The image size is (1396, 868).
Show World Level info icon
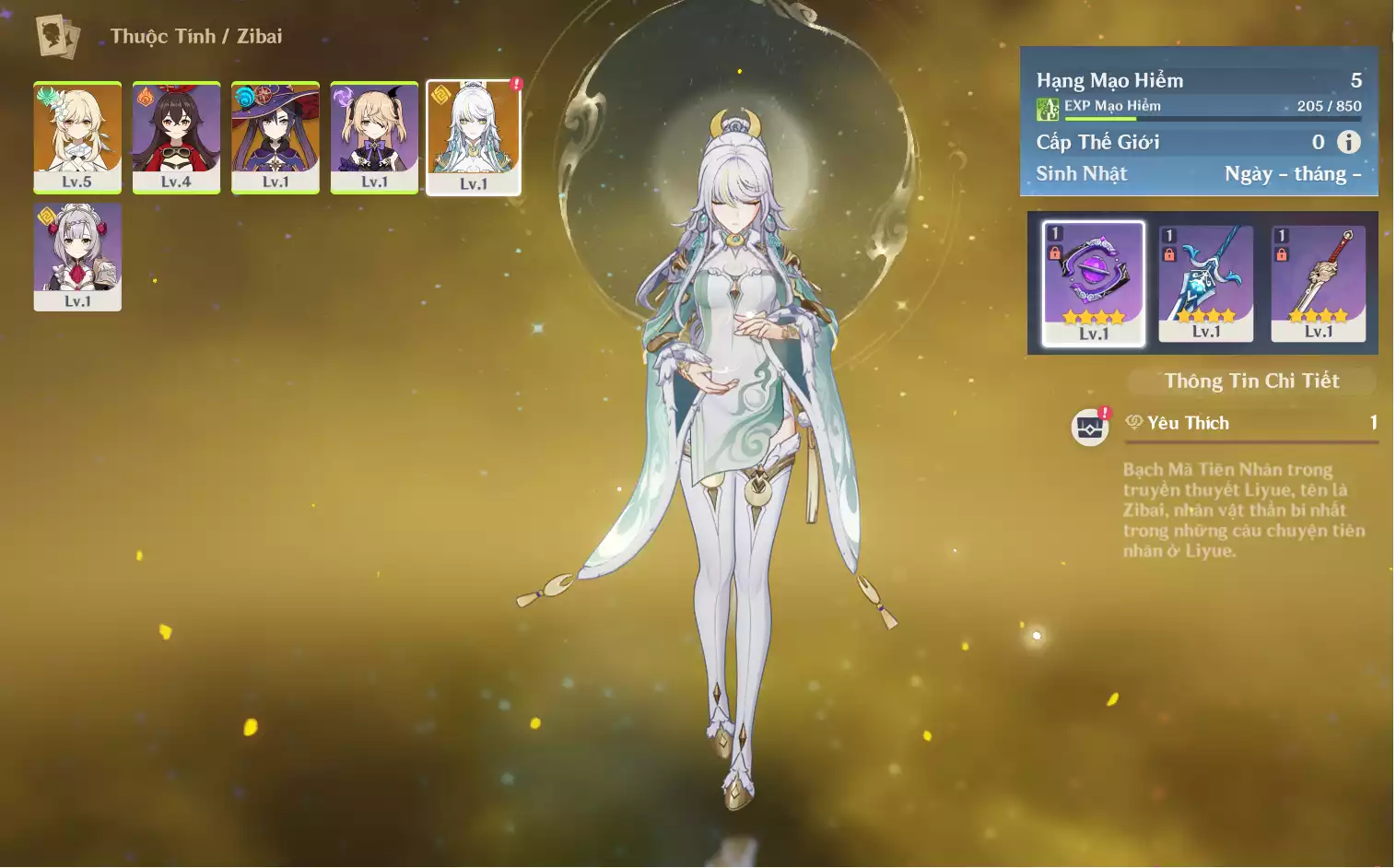1348,142
